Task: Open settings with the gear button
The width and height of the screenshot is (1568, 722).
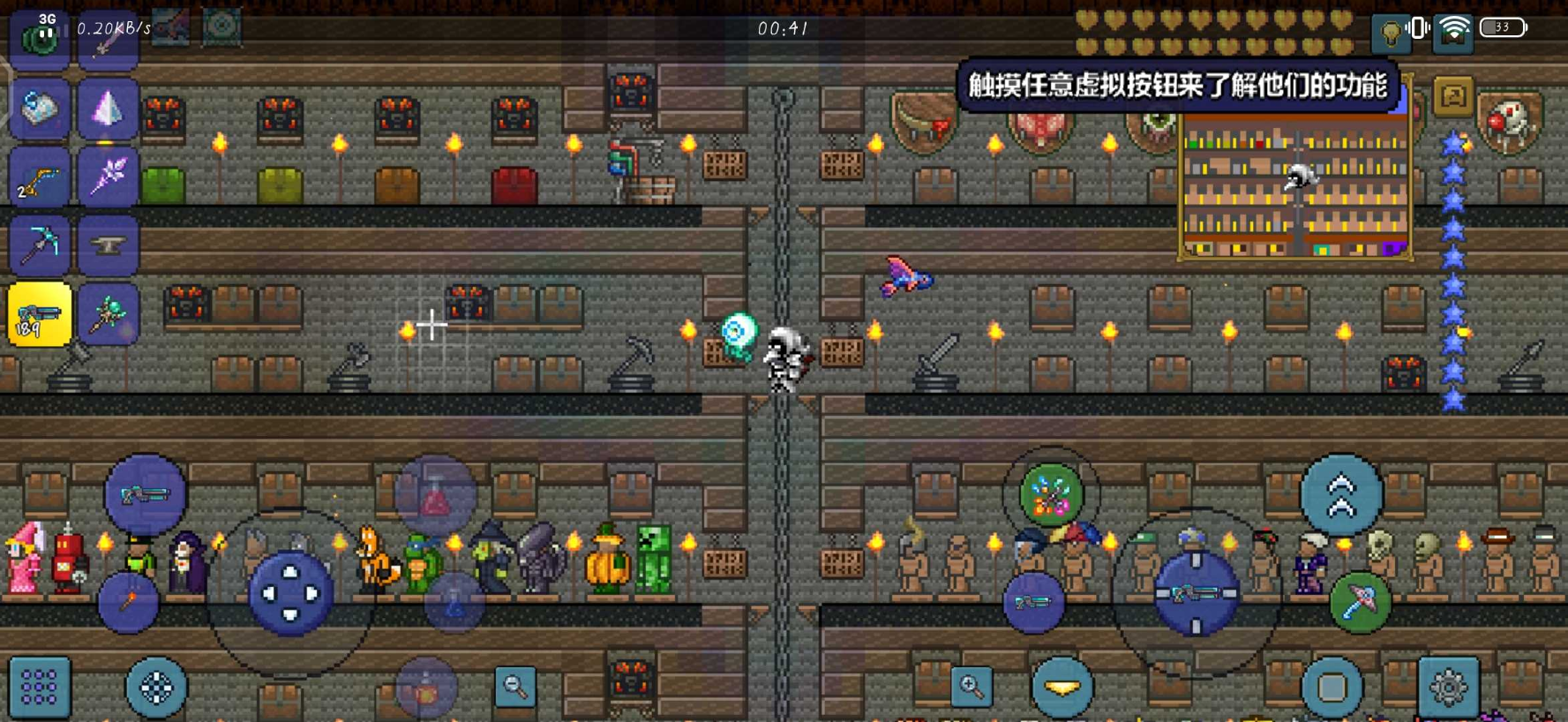Action: [1445, 687]
